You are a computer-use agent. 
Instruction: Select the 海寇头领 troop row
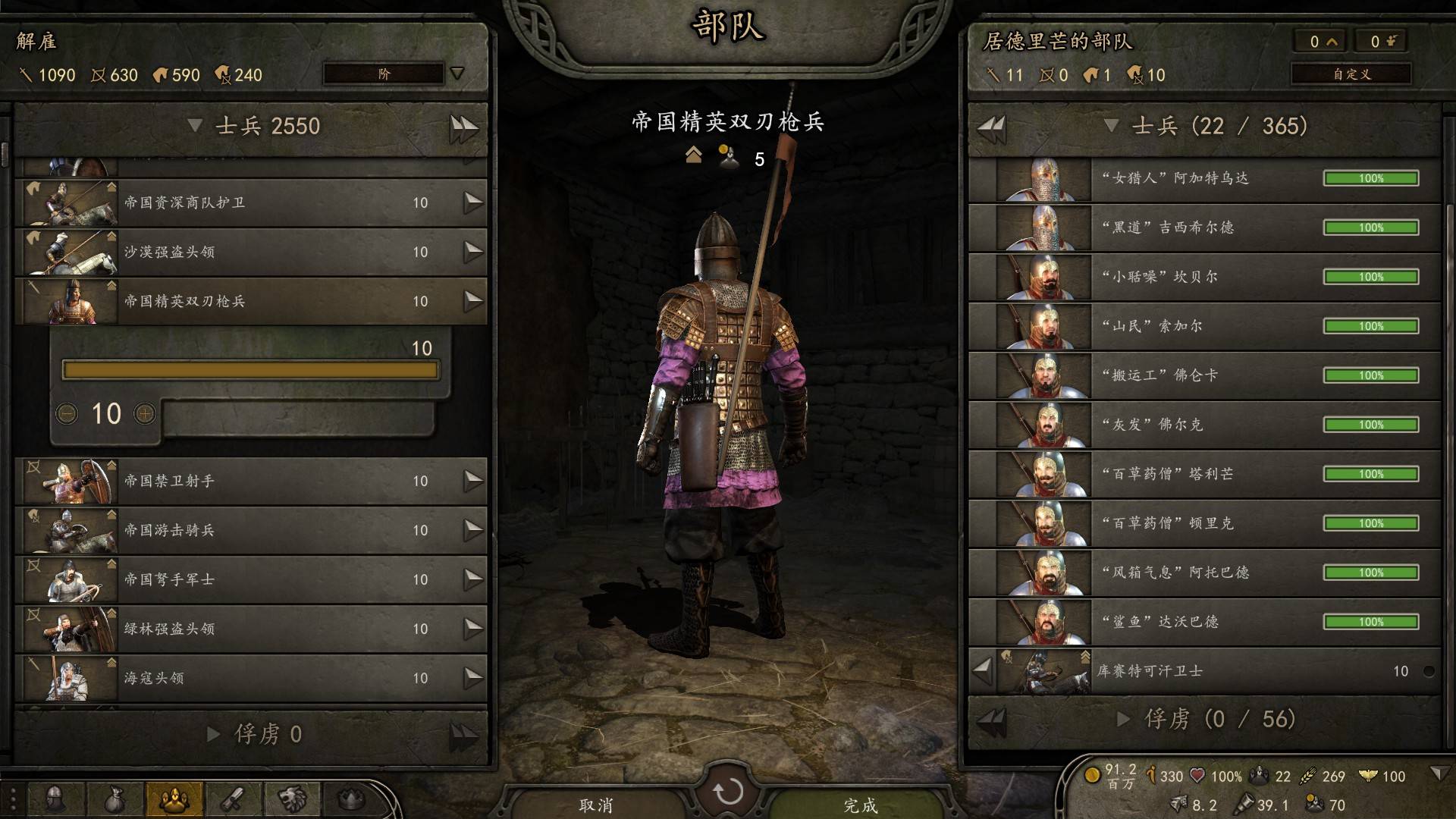tap(250, 678)
